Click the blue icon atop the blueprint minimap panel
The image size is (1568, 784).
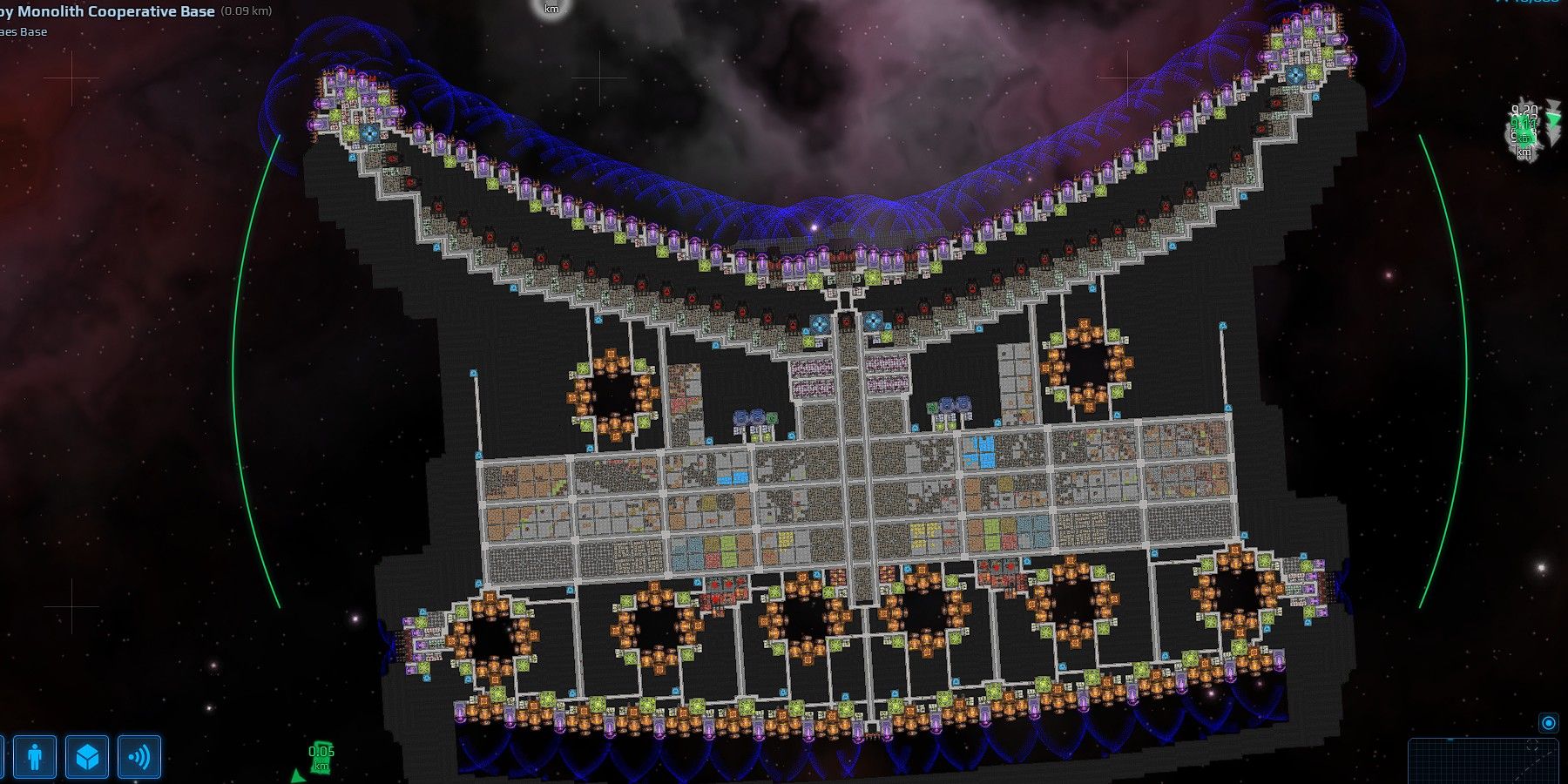[x=1548, y=723]
